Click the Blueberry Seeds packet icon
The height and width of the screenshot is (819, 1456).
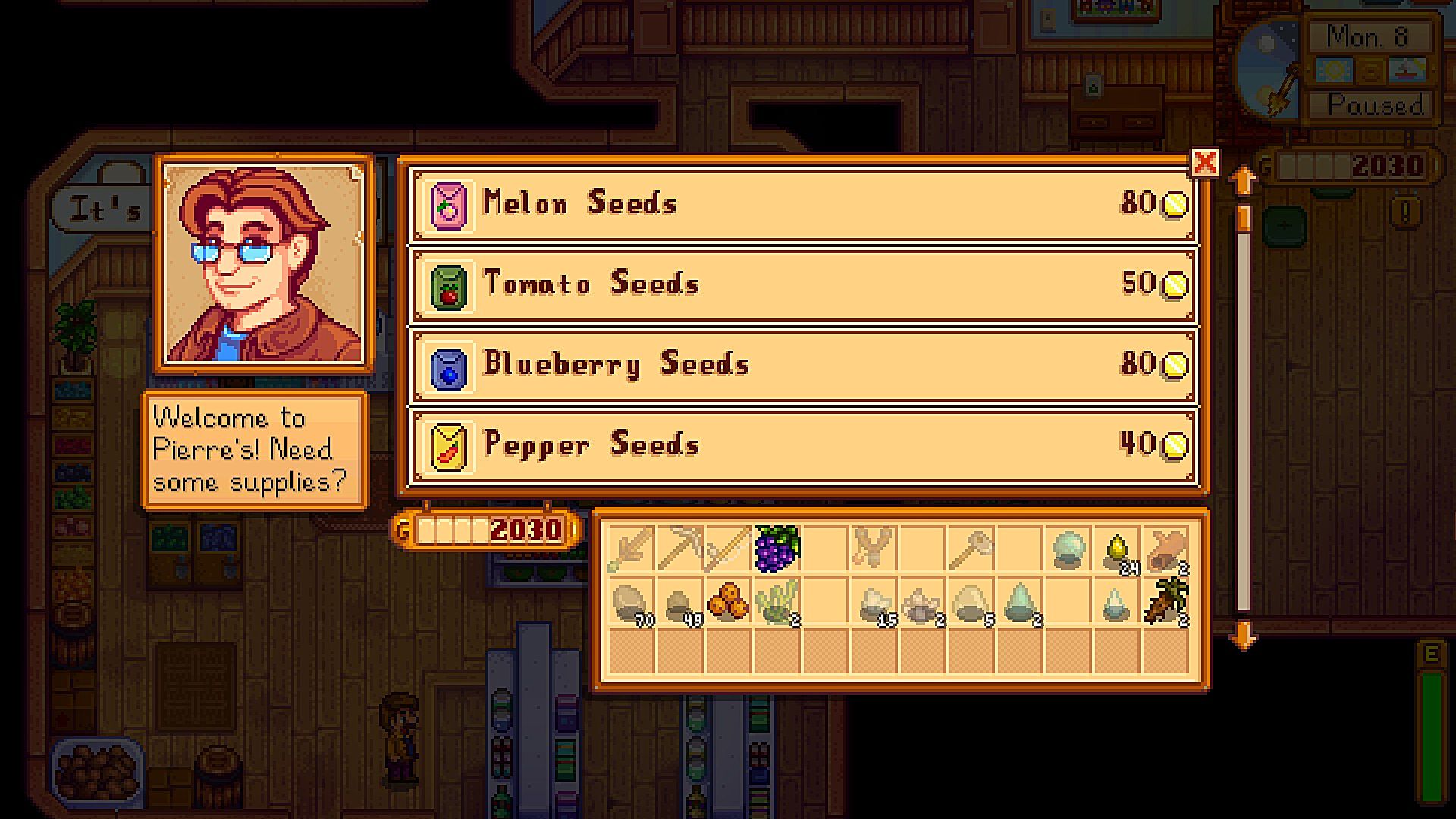point(449,365)
